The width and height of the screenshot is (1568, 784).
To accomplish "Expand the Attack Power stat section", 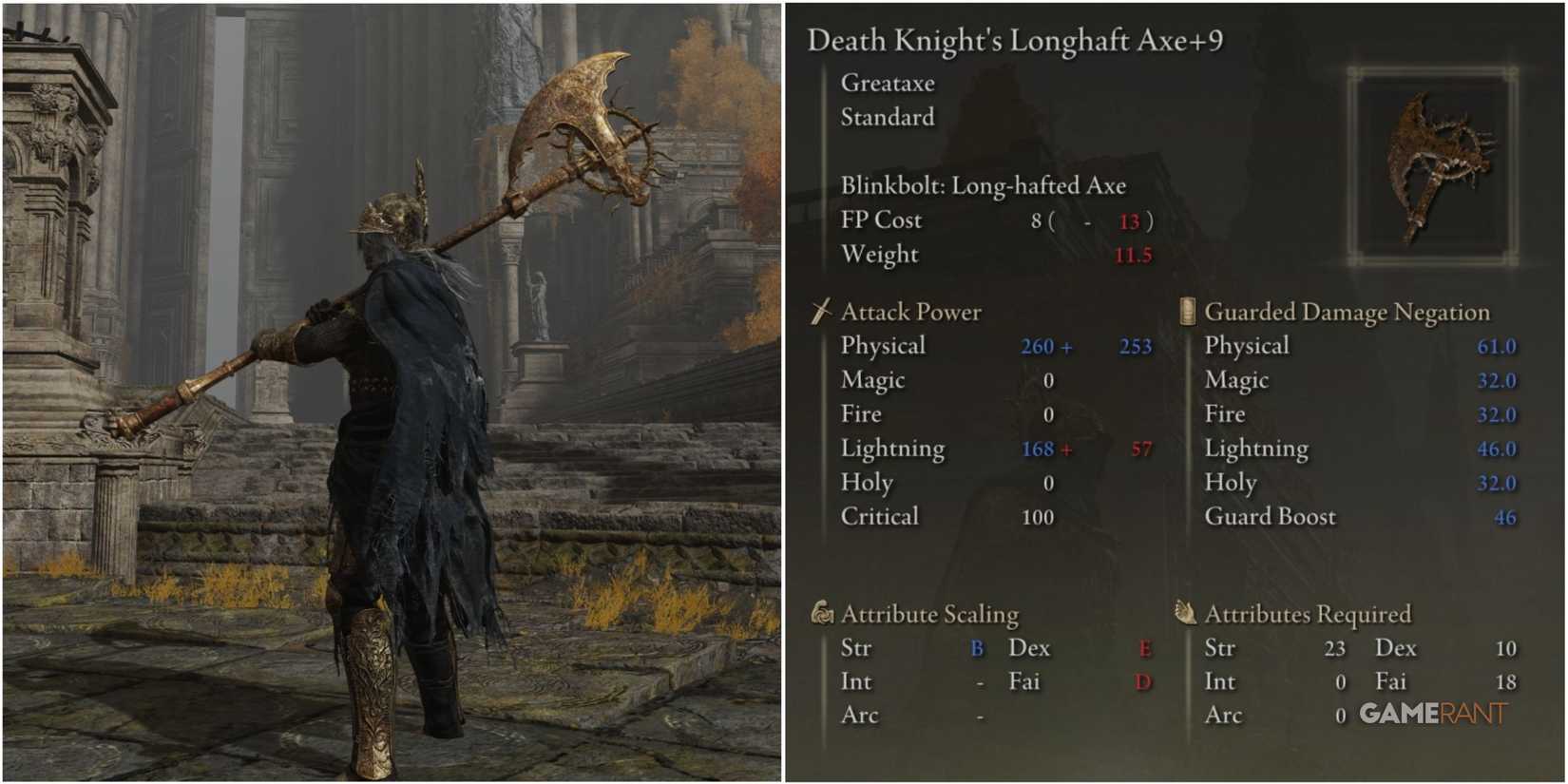I will coord(908,311).
